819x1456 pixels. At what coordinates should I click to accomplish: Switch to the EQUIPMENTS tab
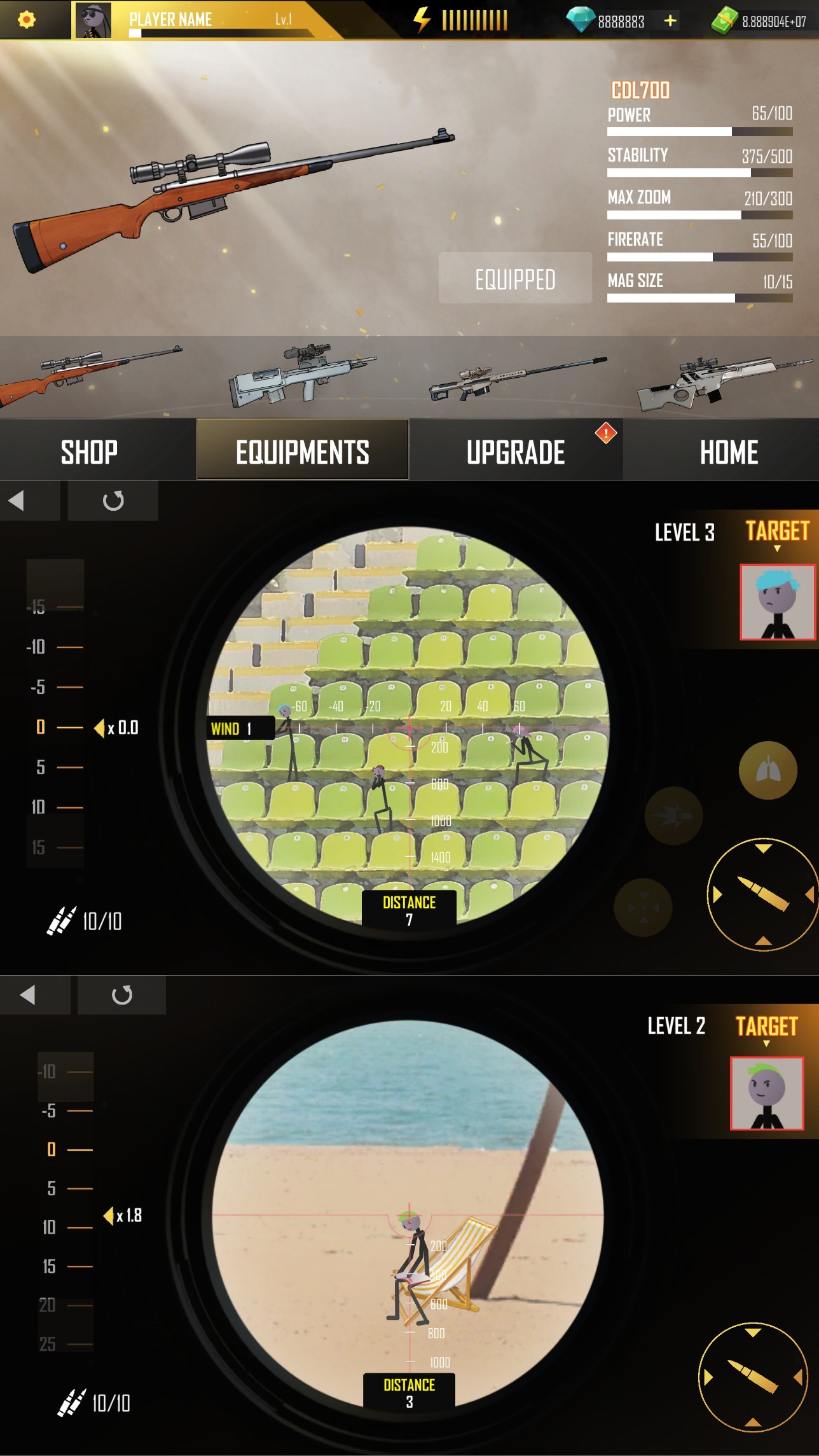[302, 452]
